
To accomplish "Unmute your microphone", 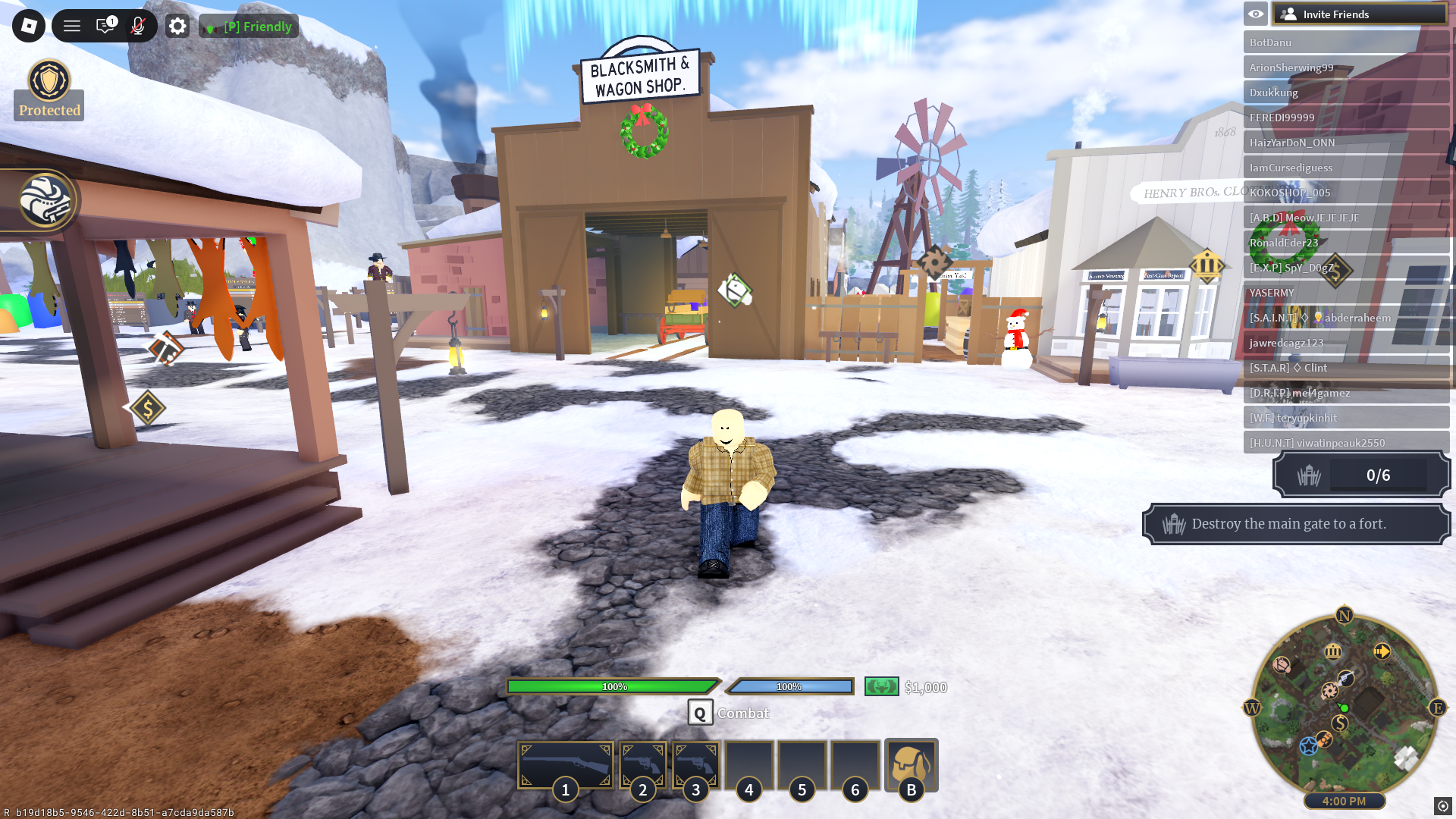I will 137,25.
